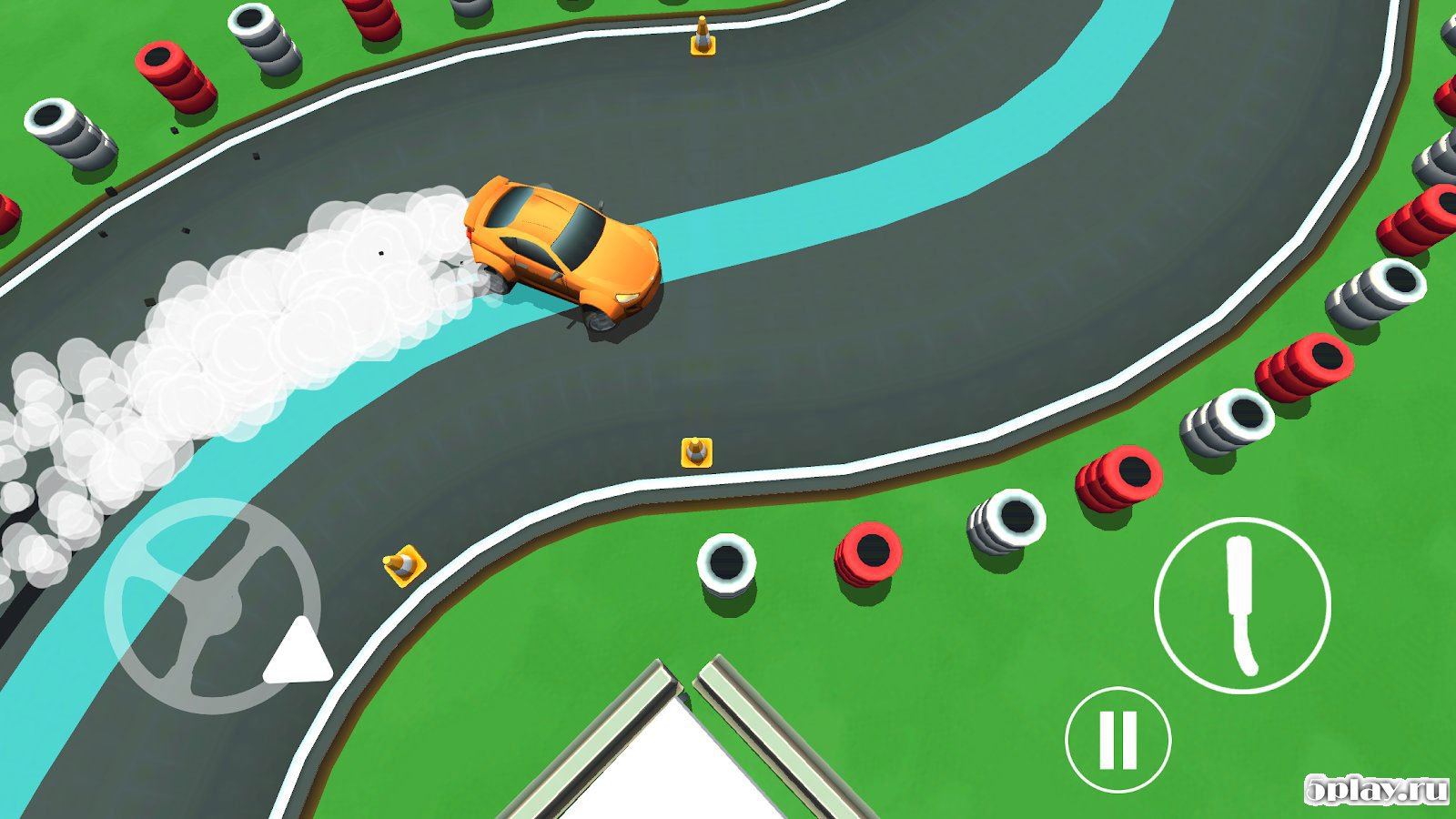Viewport: 1456px width, 819px height.
Task: Pause the game
Action: click(x=1117, y=739)
